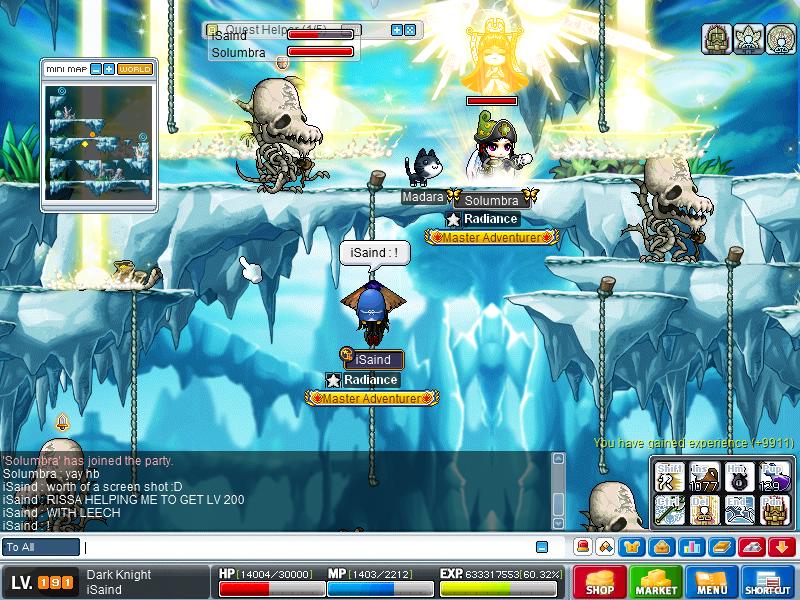The height and width of the screenshot is (600, 800).
Task: Use the Shift quickslot dash skill
Action: (x=669, y=478)
